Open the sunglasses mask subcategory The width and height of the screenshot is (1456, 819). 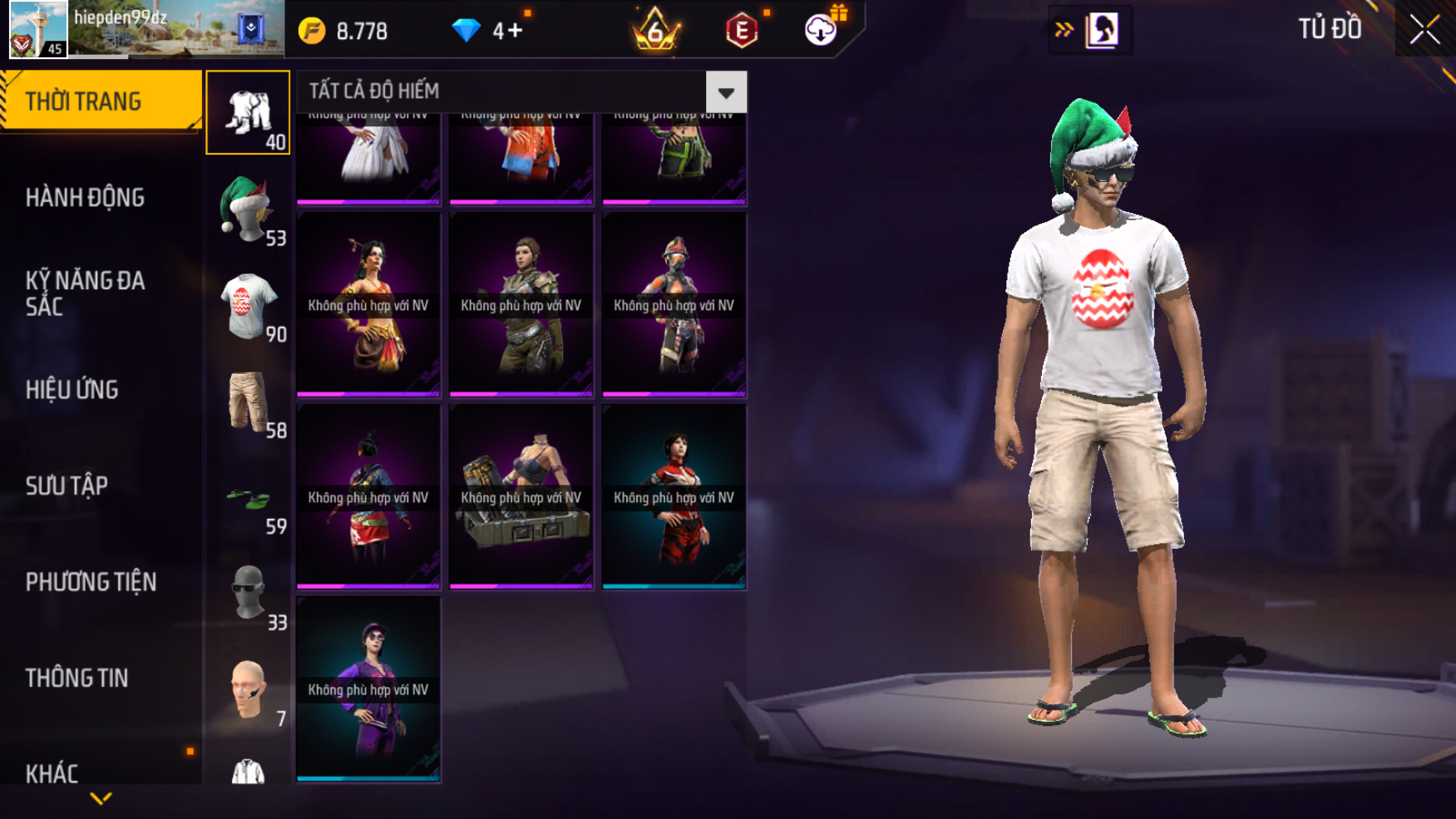[248, 594]
